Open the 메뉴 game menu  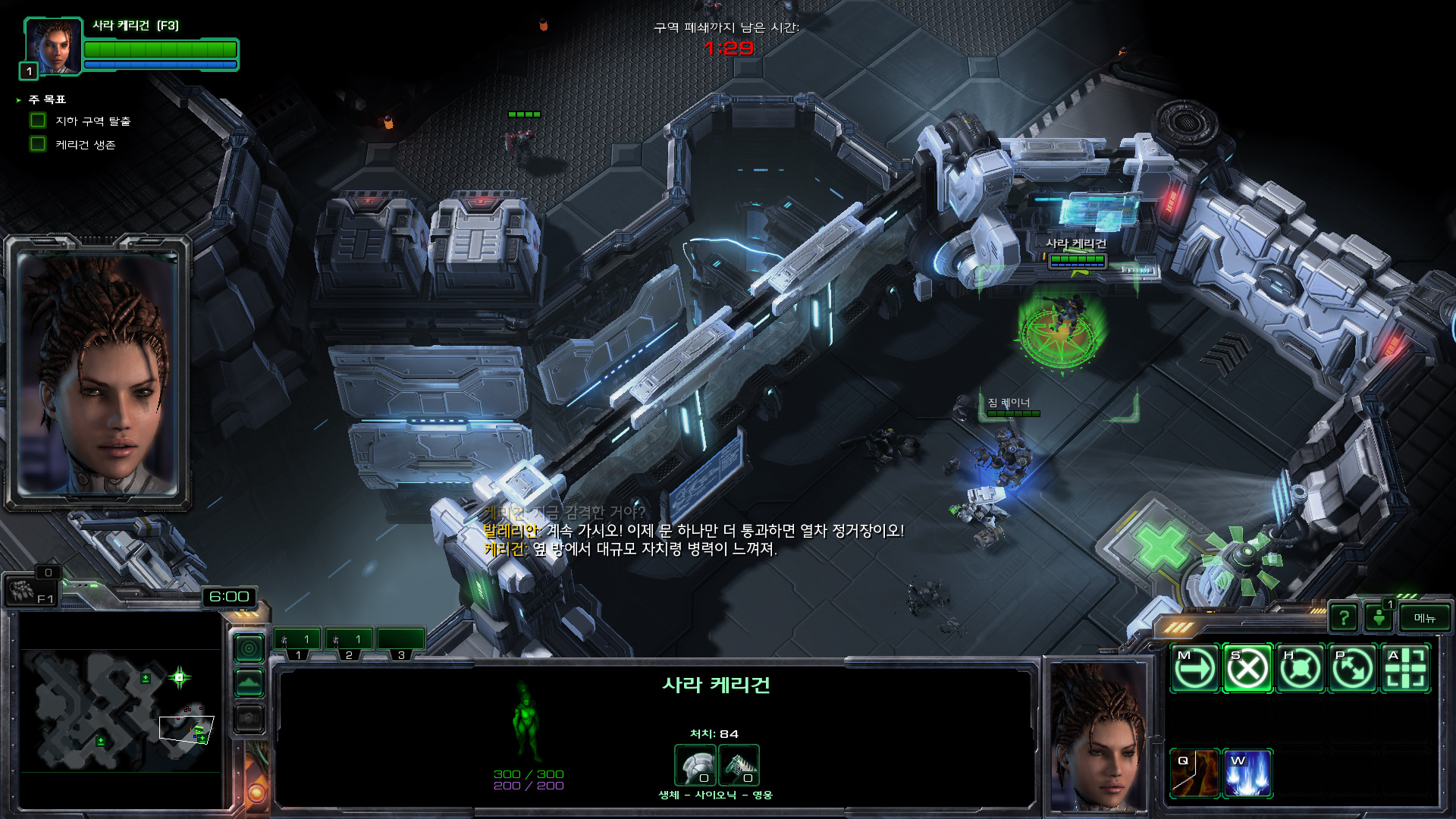(x=1425, y=618)
